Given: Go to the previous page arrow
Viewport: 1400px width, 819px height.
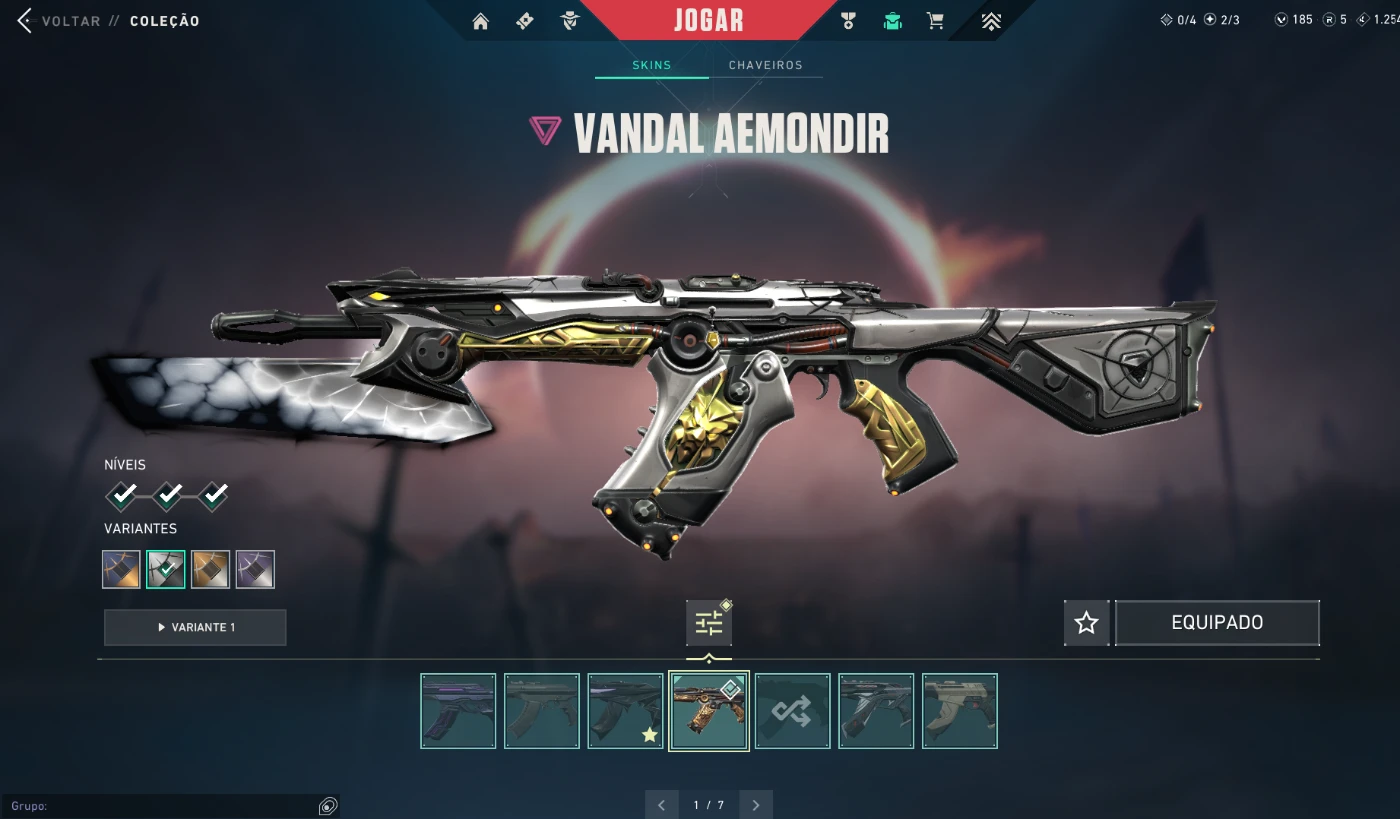Looking at the screenshot, I should [x=661, y=805].
